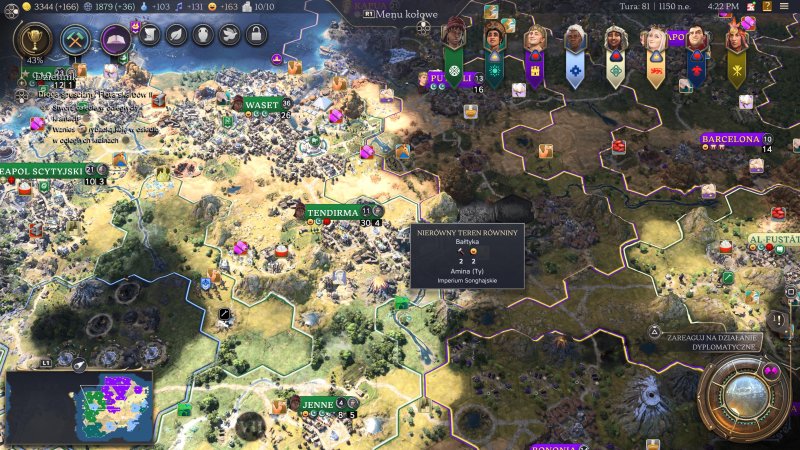Open the leaf icon panel
800x450 pixels.
(x=176, y=36)
